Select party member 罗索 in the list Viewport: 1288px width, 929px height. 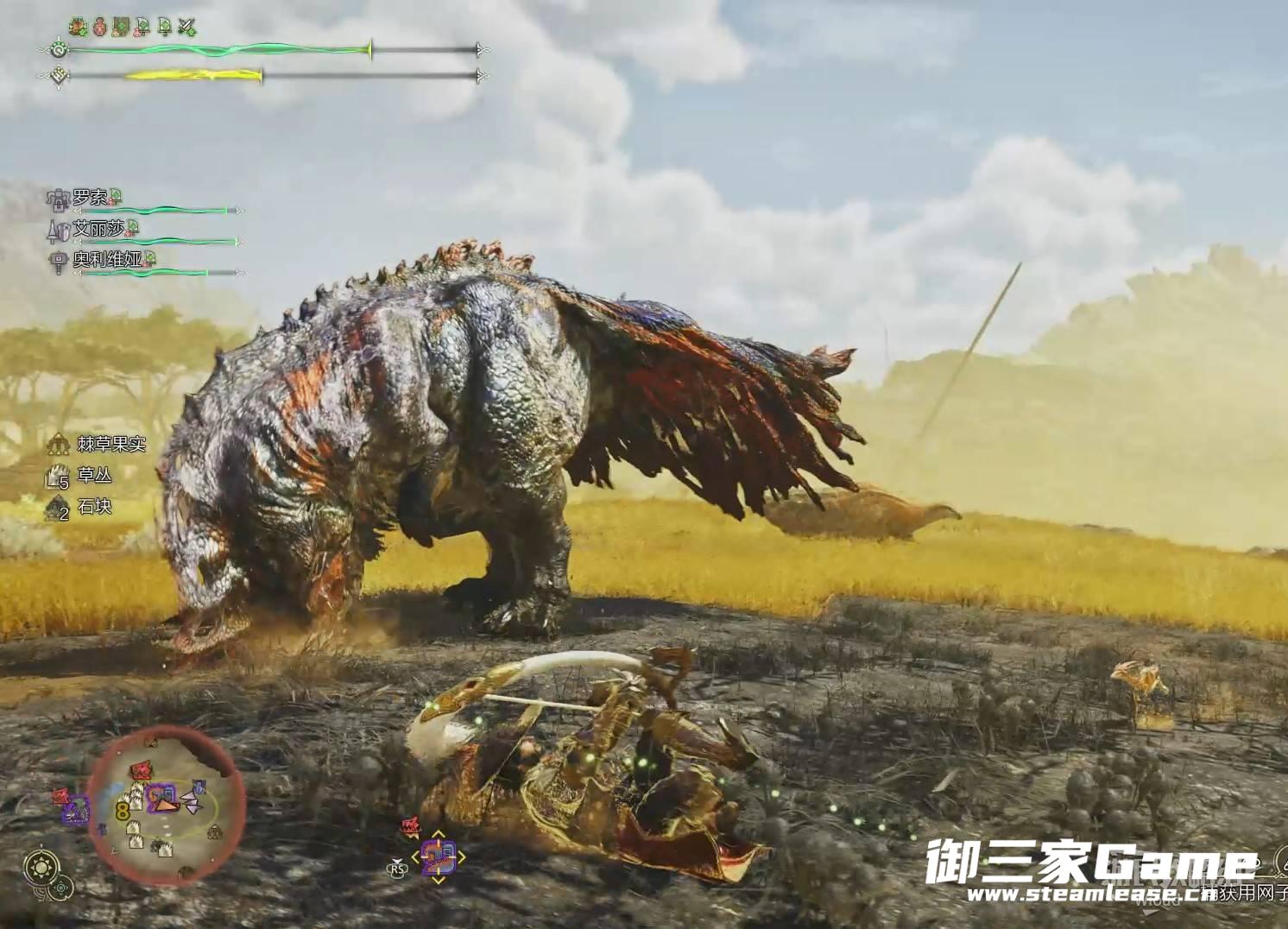pyautogui.click(x=90, y=199)
